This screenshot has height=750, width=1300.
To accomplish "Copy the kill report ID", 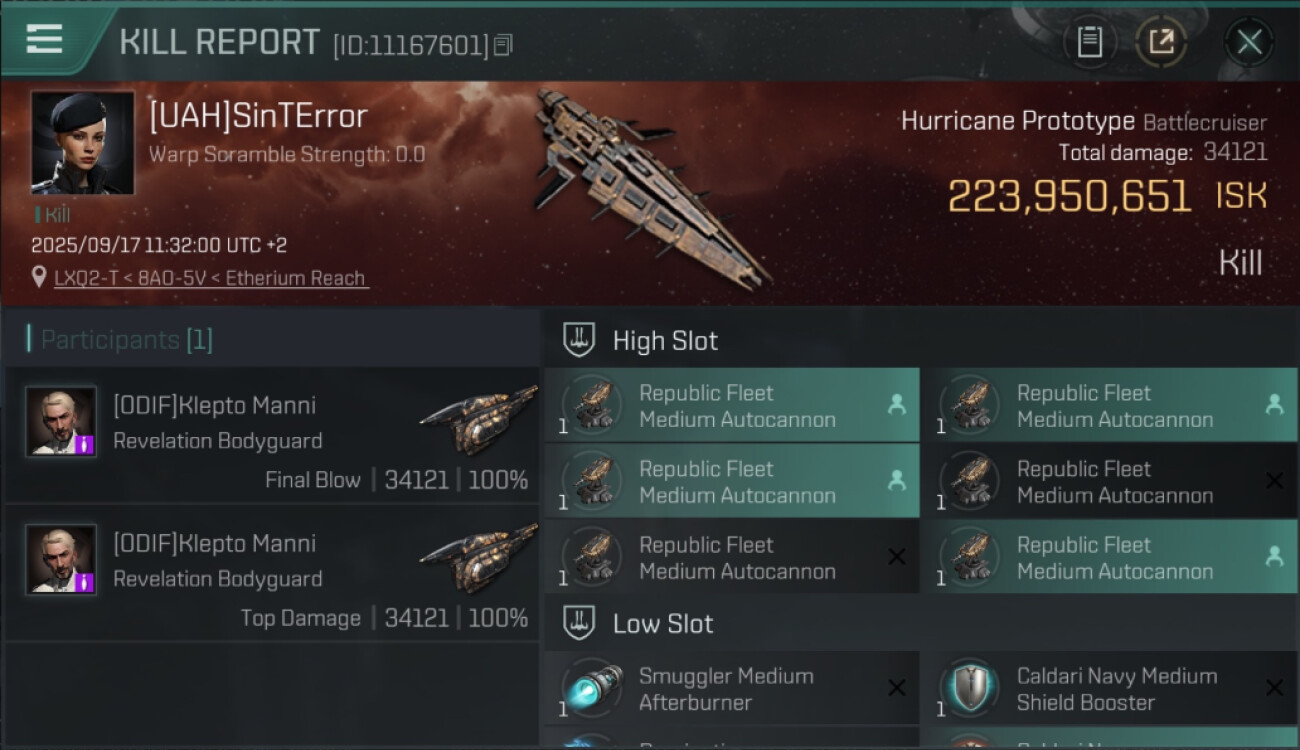I will pyautogui.click(x=503, y=45).
